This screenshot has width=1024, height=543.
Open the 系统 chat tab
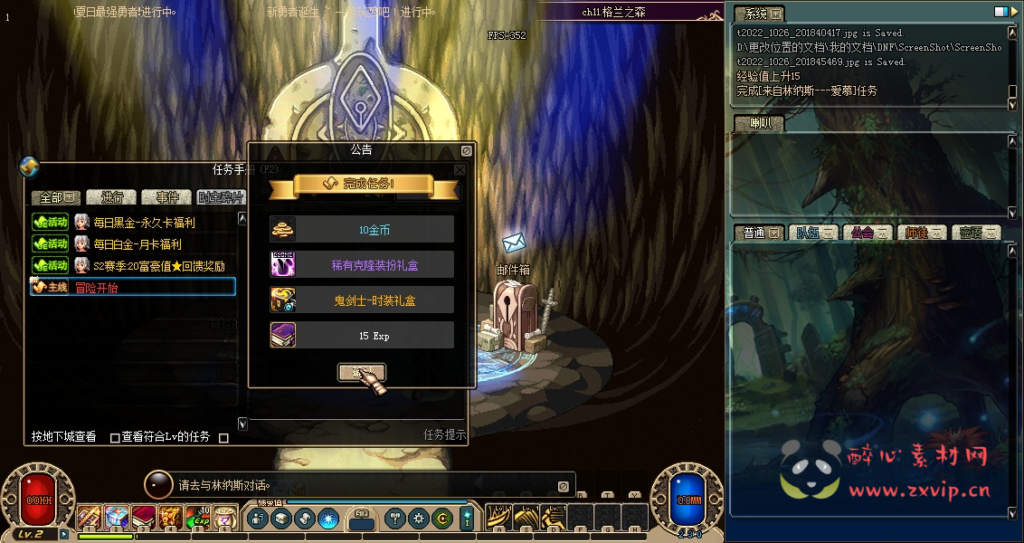click(759, 14)
